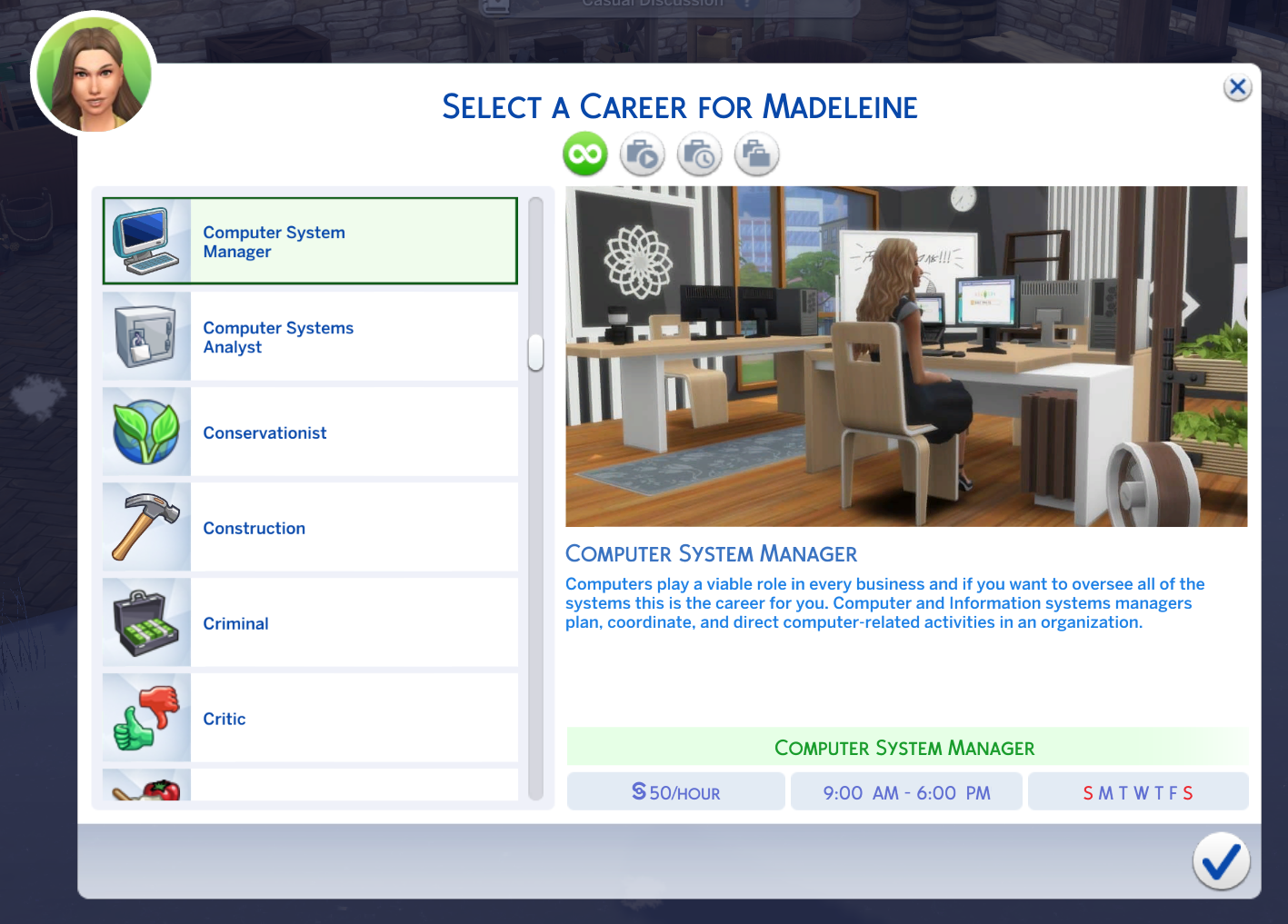The image size is (1288, 924).
Task: Click the Construction hammer icon
Action: [x=145, y=526]
